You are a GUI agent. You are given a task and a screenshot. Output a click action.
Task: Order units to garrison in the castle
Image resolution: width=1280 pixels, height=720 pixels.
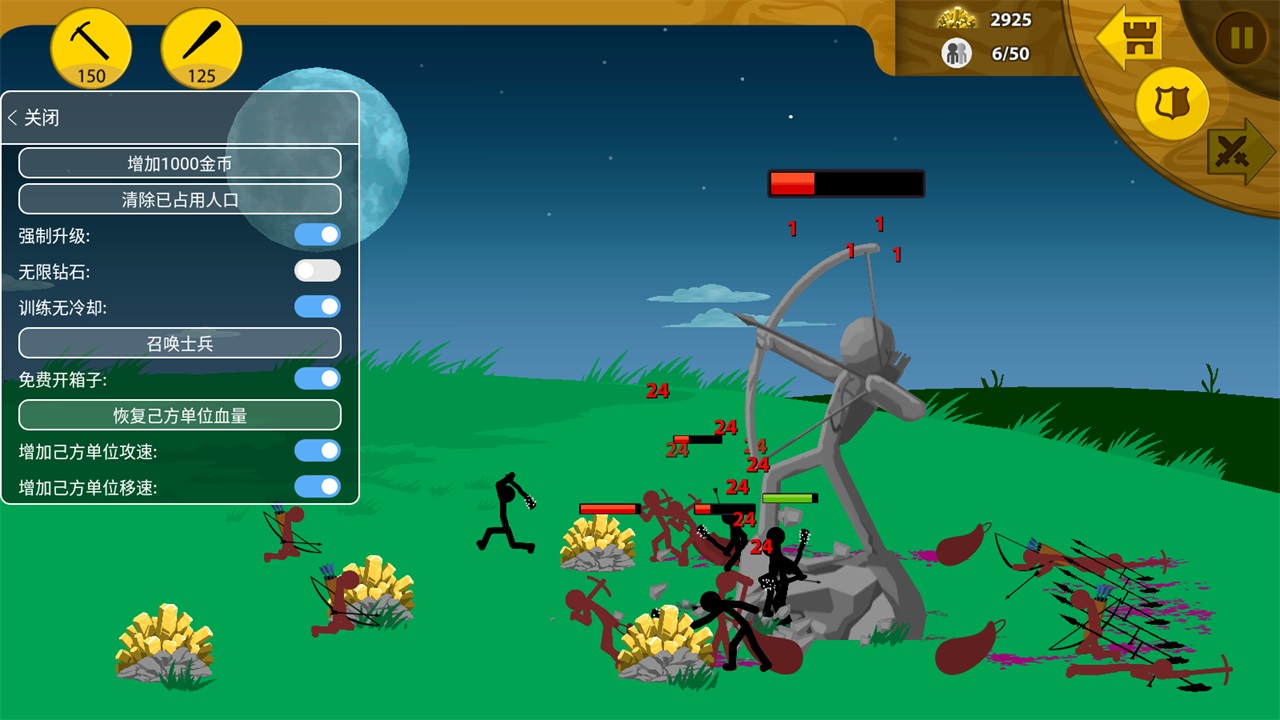(x=1130, y=38)
